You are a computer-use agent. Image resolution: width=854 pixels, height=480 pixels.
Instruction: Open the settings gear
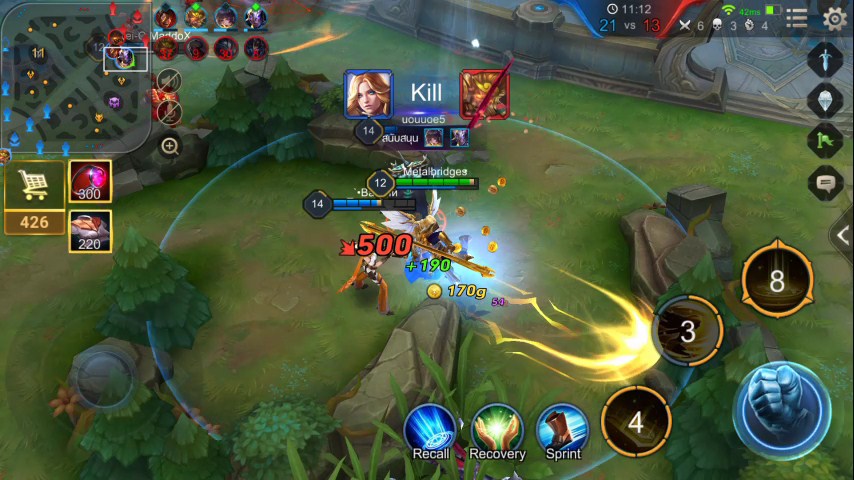click(x=834, y=18)
